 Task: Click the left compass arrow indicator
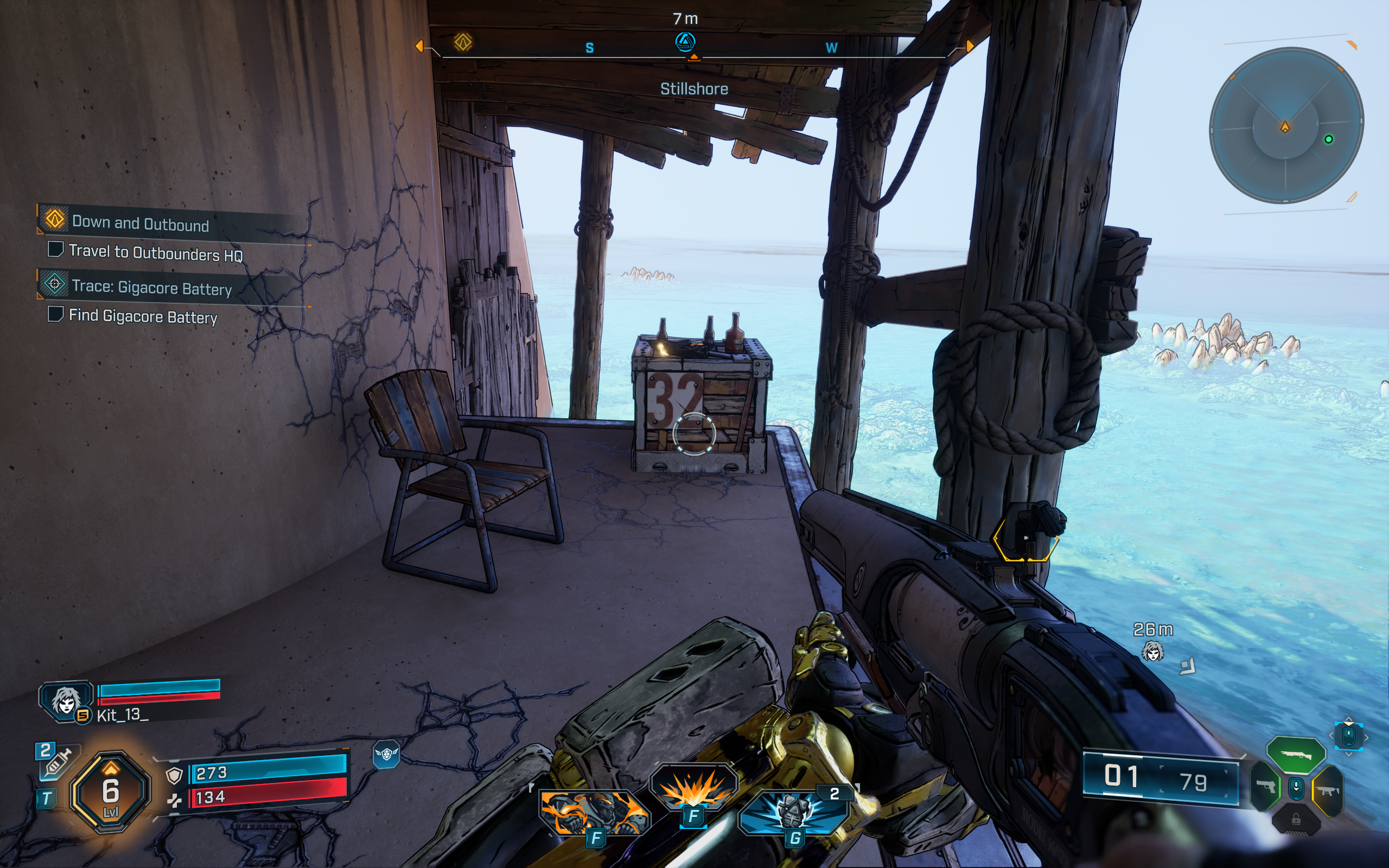[x=420, y=46]
